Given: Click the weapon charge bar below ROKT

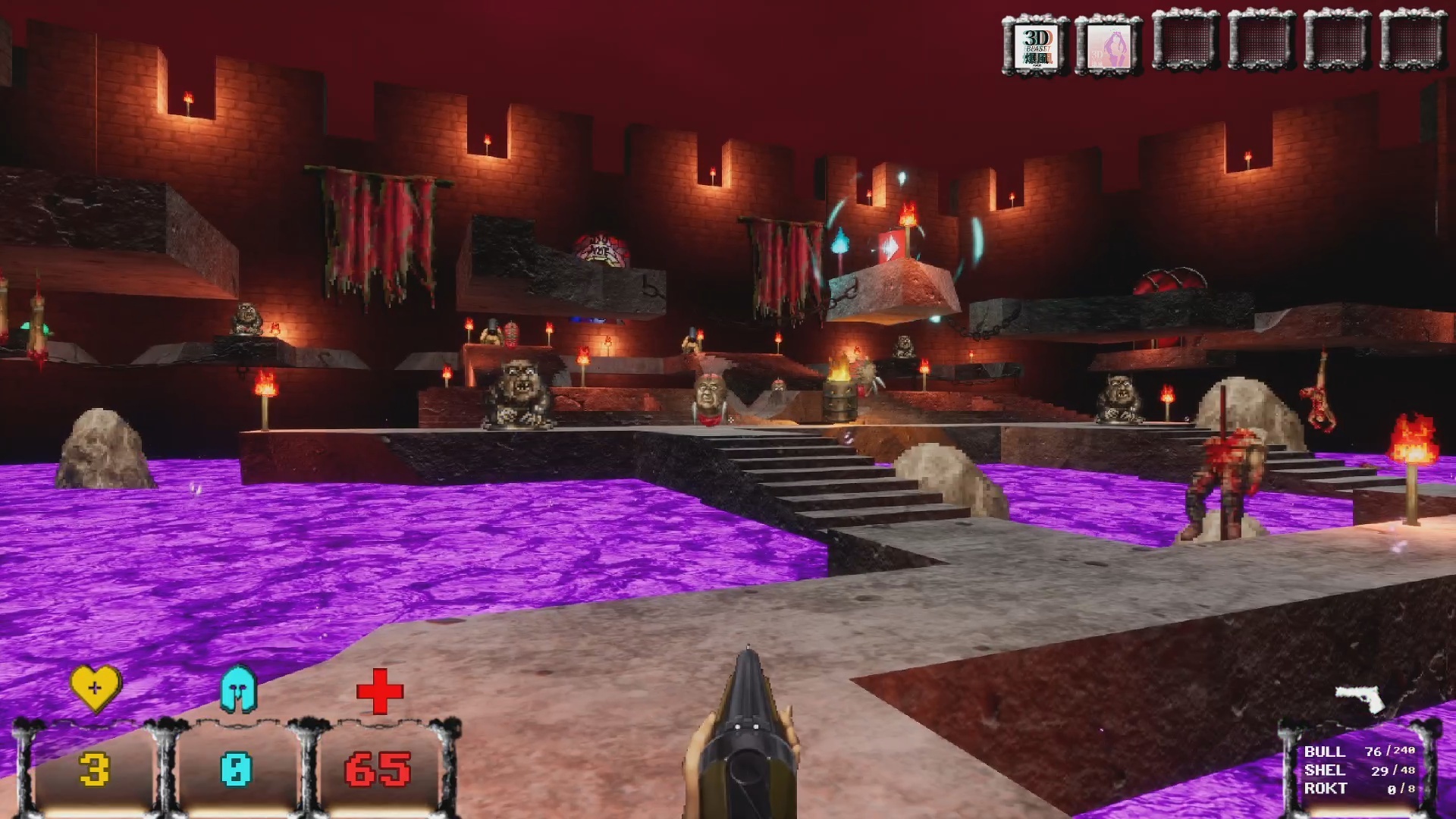Looking at the screenshot, I should 1365,810.
